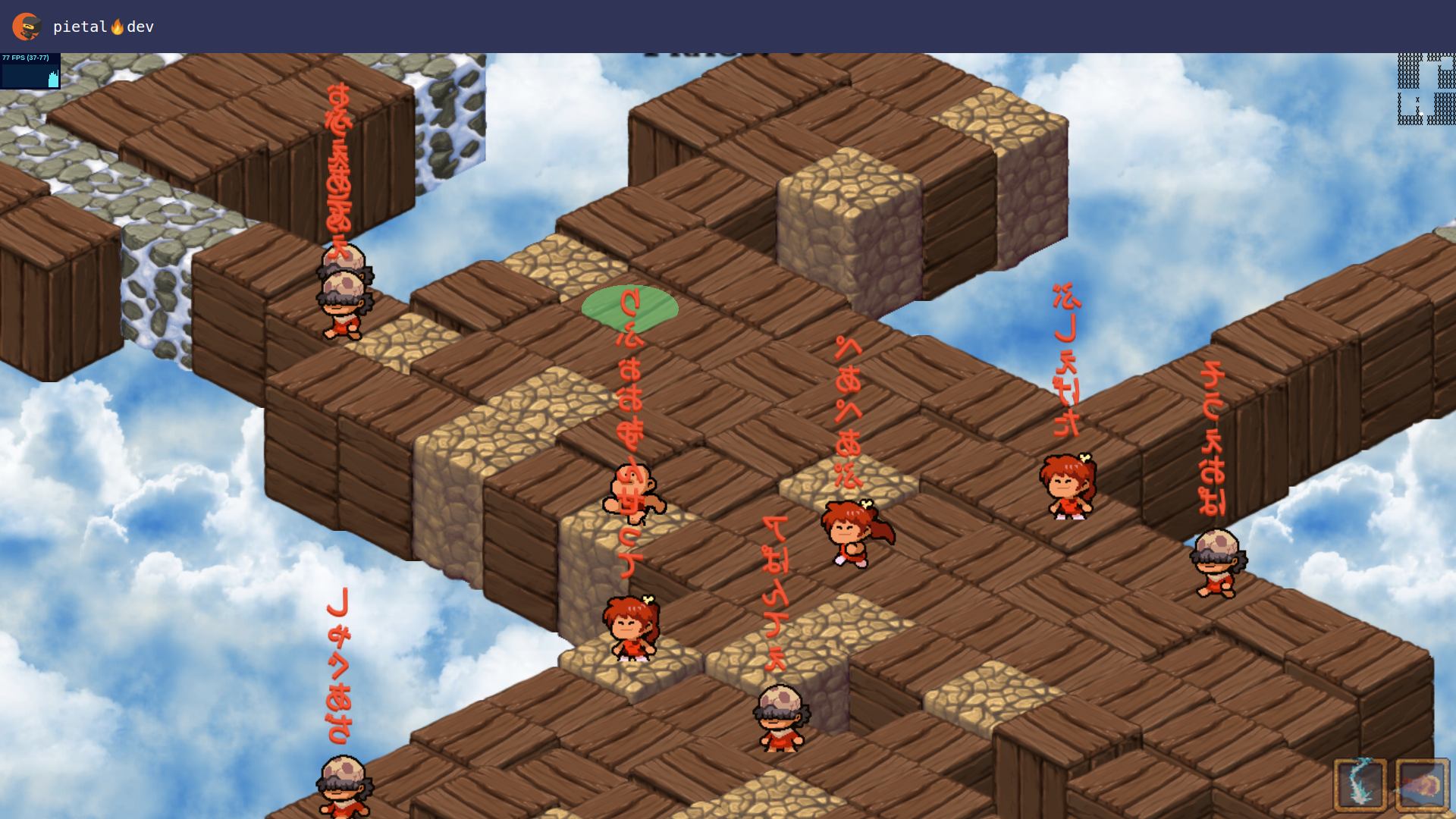Click the flame icon between pietal and dev
The width and height of the screenshot is (1456, 819).
(x=118, y=25)
